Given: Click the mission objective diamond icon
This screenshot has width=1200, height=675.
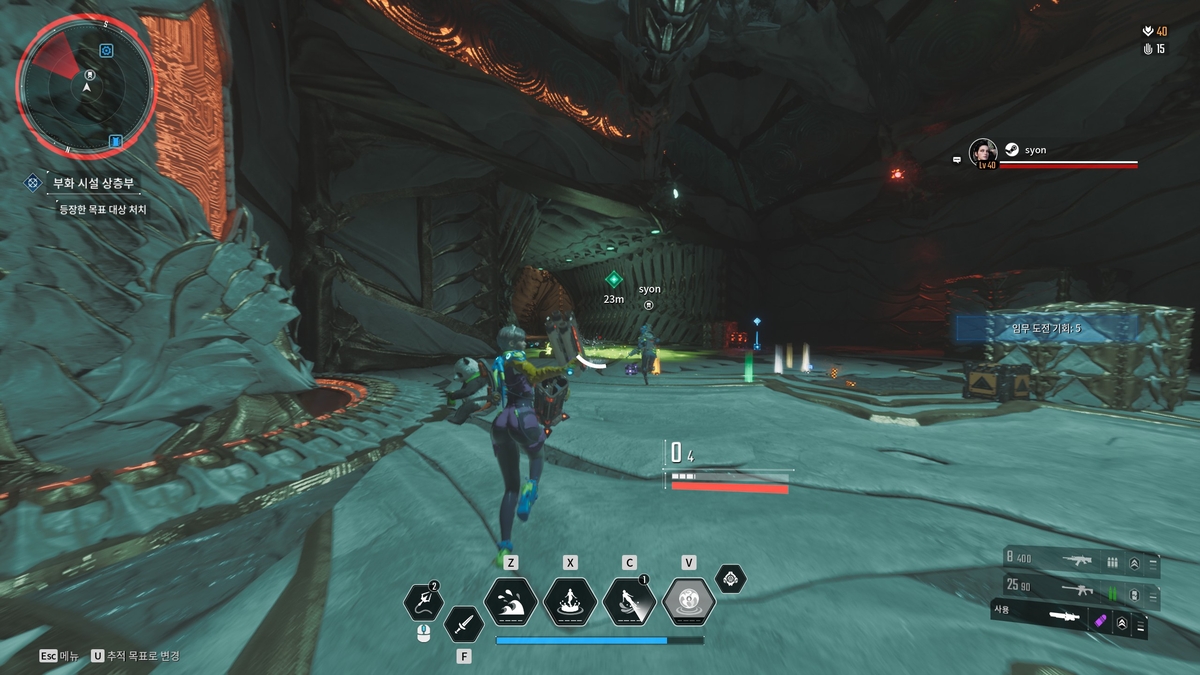Looking at the screenshot, I should (33, 183).
